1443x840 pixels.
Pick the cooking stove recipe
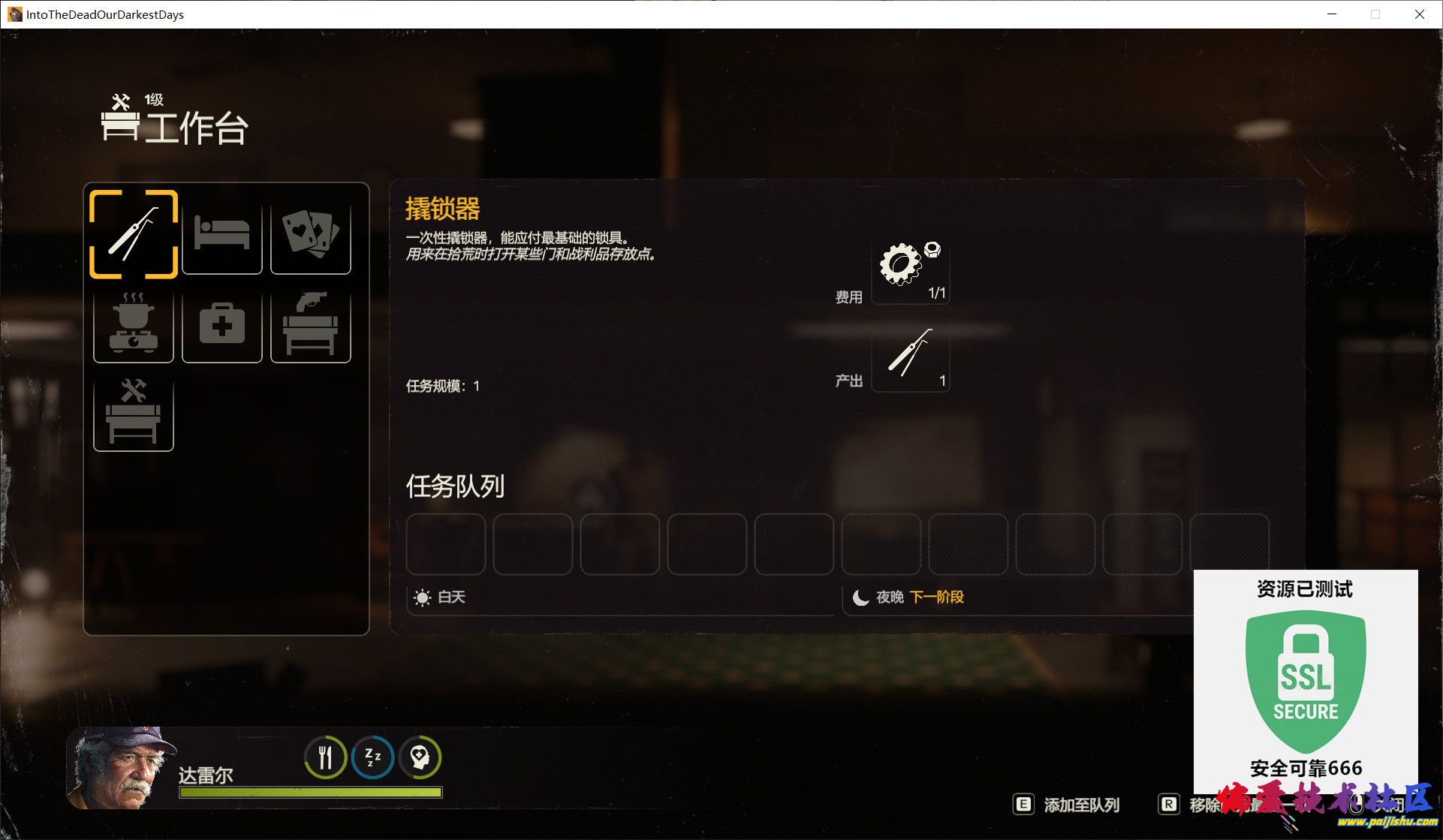134,324
